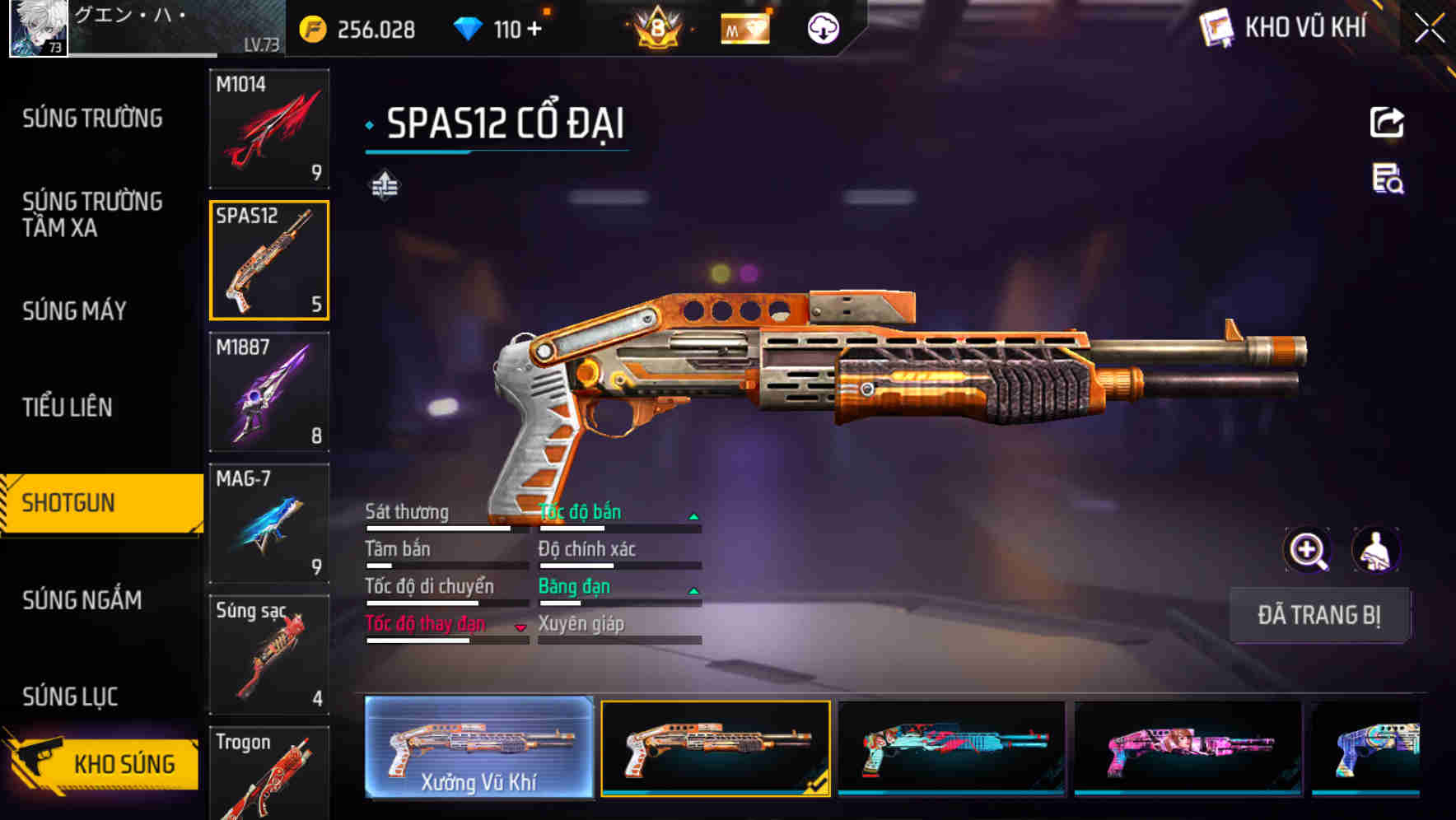The image size is (1456, 820).
Task: Select the Súng sạc weapon tile
Action: pos(269,655)
